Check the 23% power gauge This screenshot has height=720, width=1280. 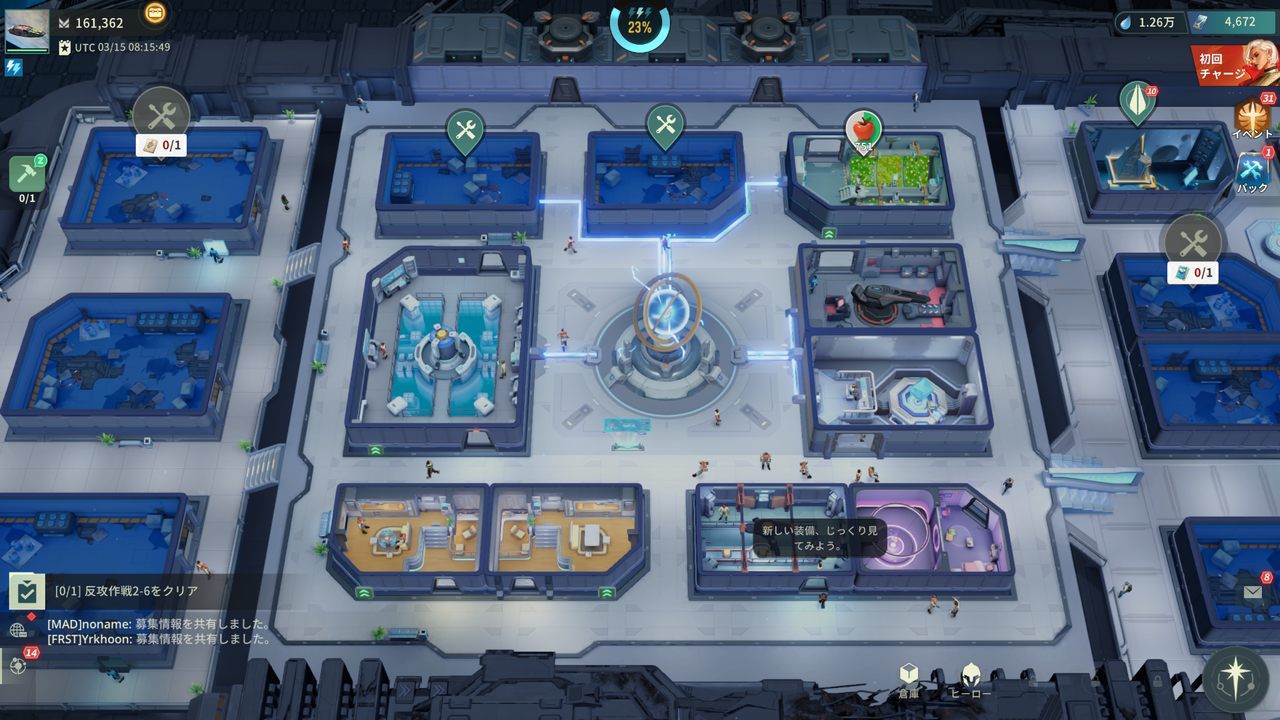click(x=639, y=26)
